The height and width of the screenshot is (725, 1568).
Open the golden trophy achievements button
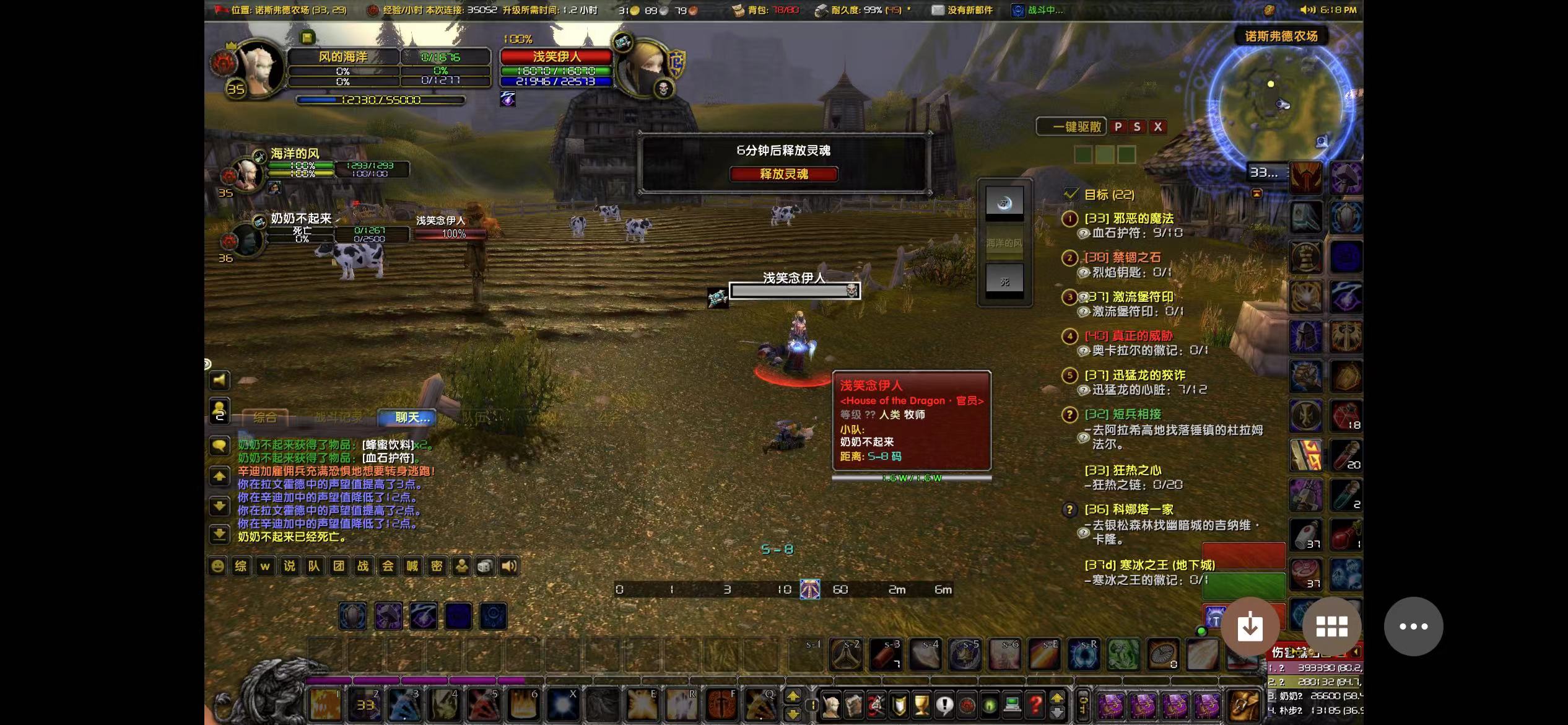[921, 705]
